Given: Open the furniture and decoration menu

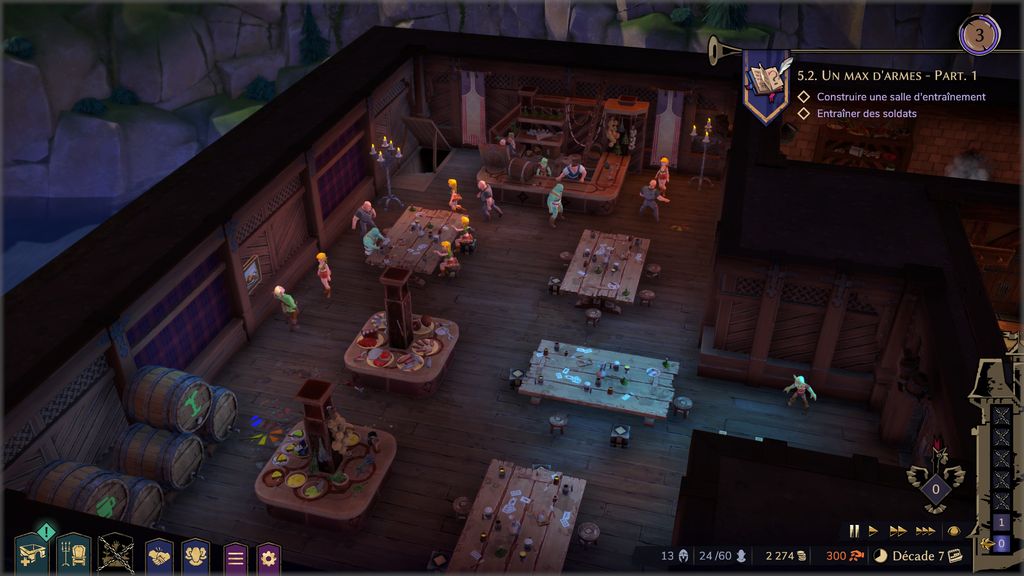Looking at the screenshot, I should pos(75,553).
